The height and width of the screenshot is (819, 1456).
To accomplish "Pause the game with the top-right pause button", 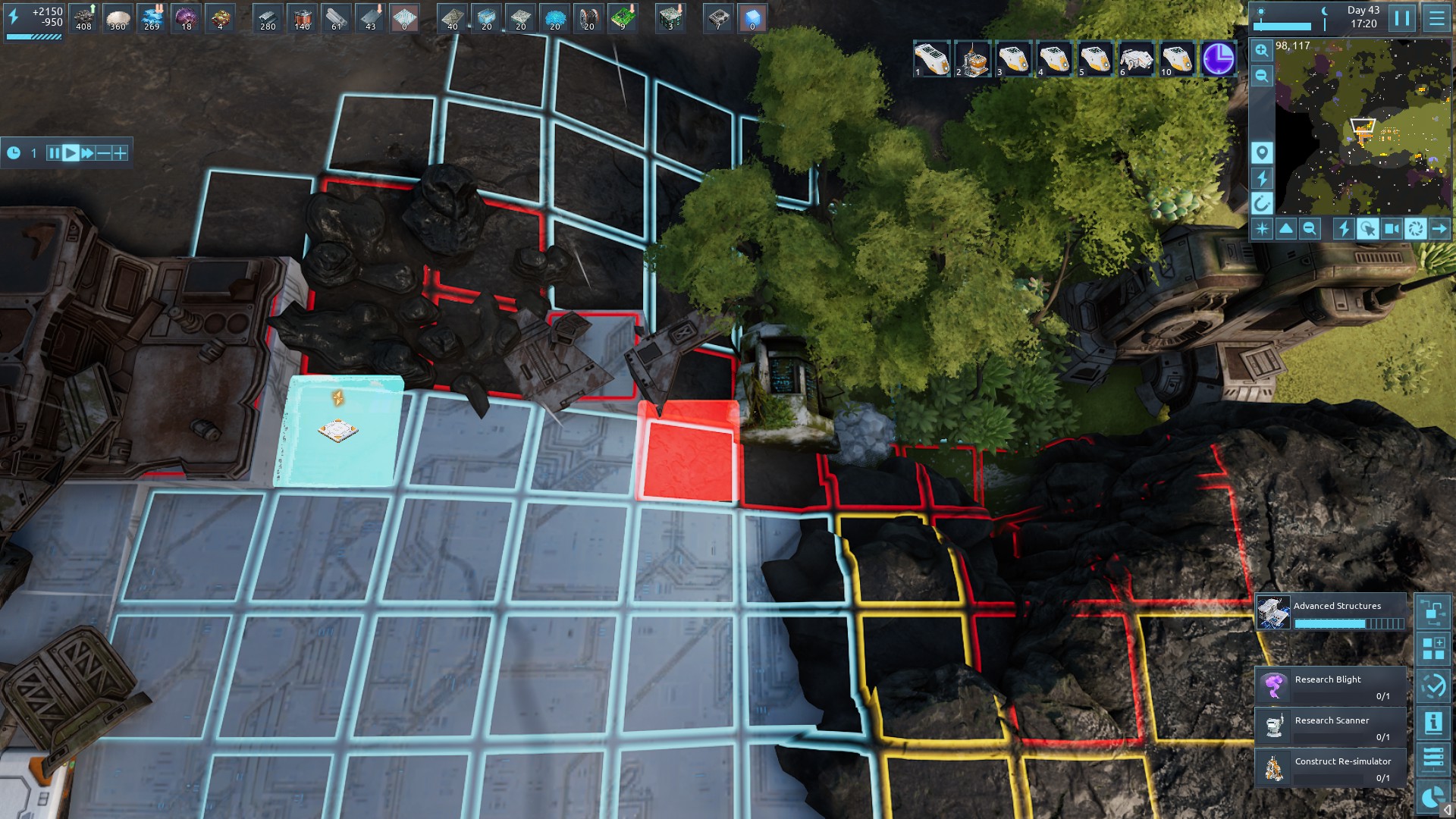I will click(x=1402, y=18).
